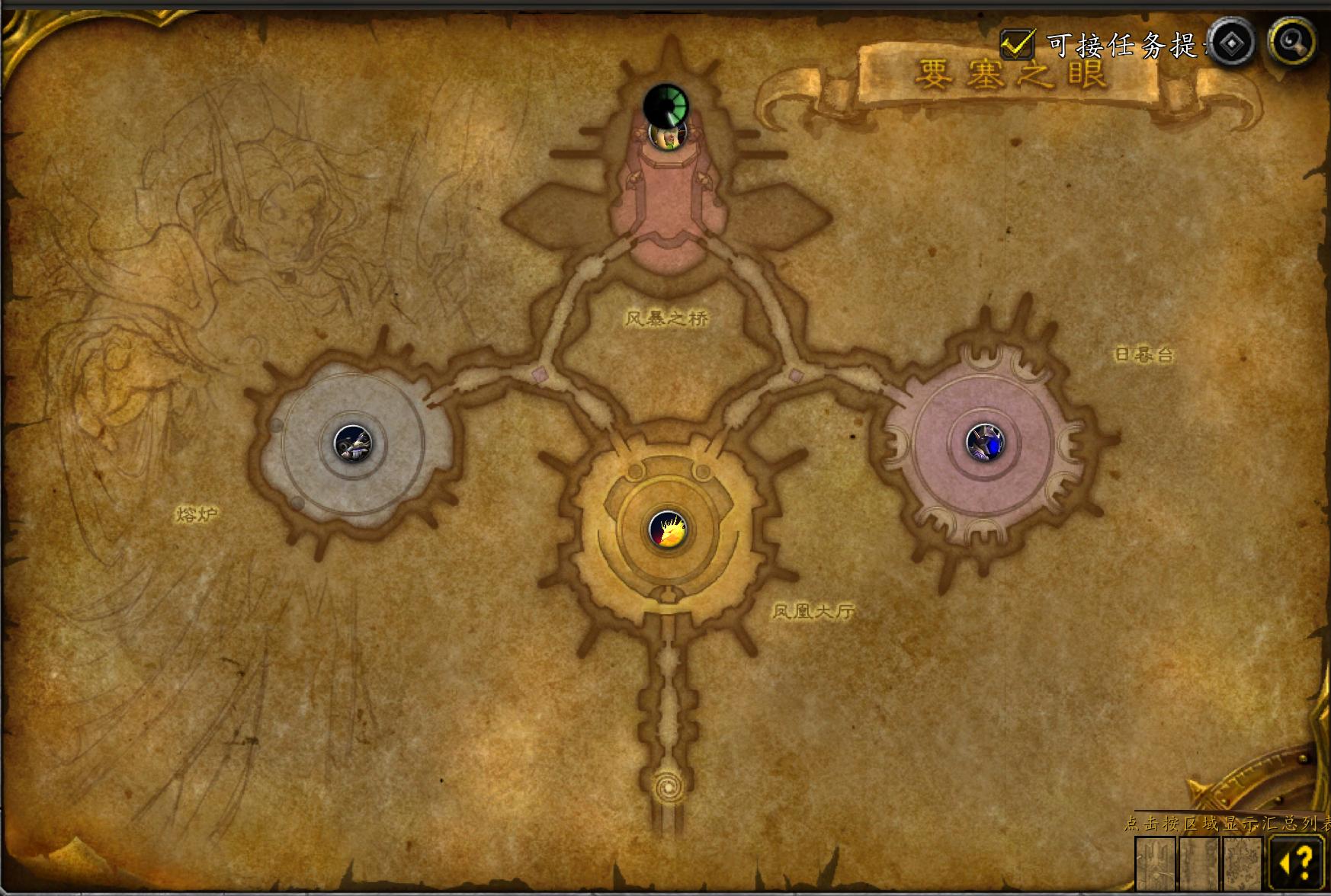Toggle the 可接任务提示 checkbox
The height and width of the screenshot is (896, 1331).
(1017, 44)
